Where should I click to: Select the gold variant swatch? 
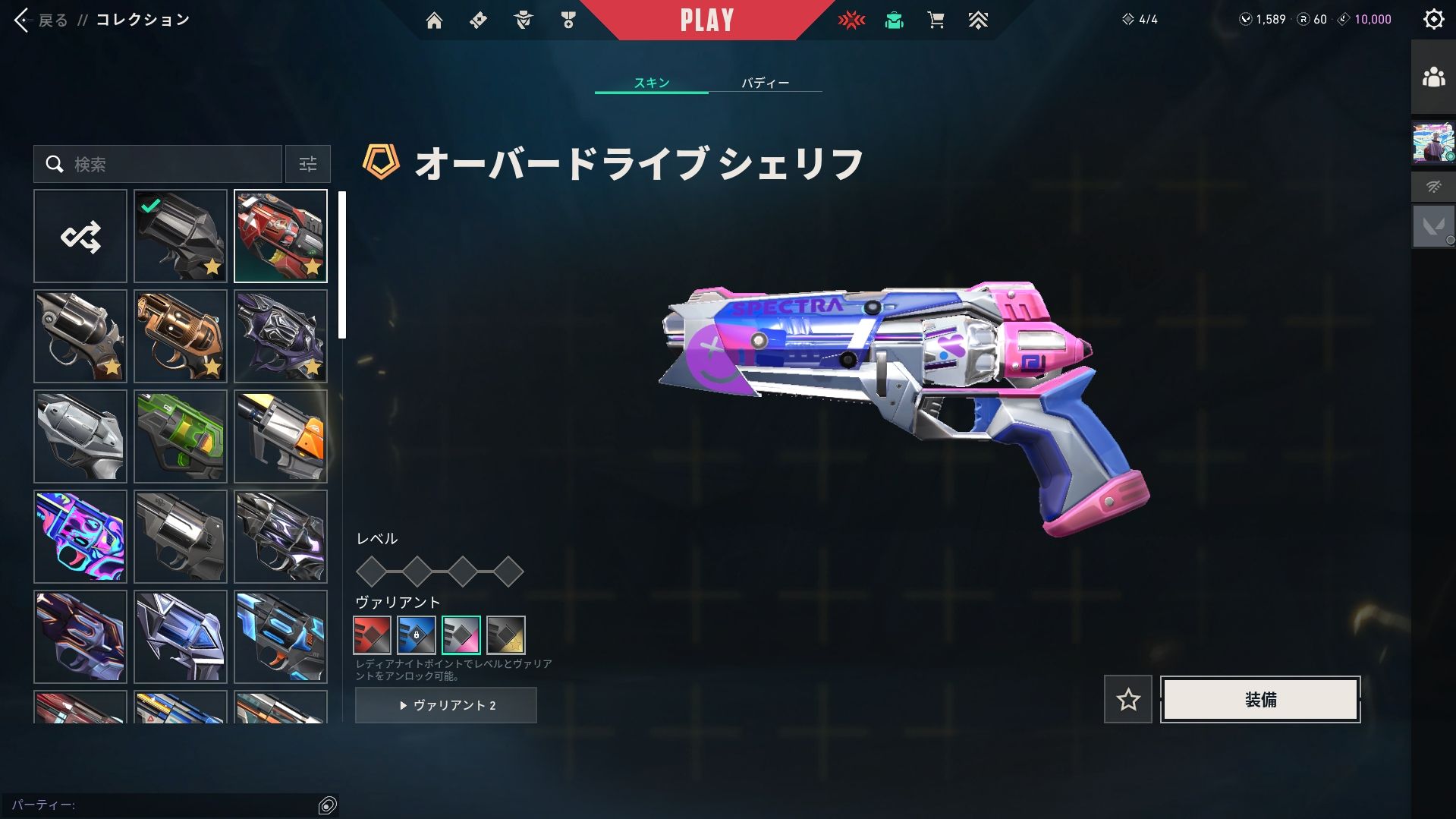click(506, 635)
